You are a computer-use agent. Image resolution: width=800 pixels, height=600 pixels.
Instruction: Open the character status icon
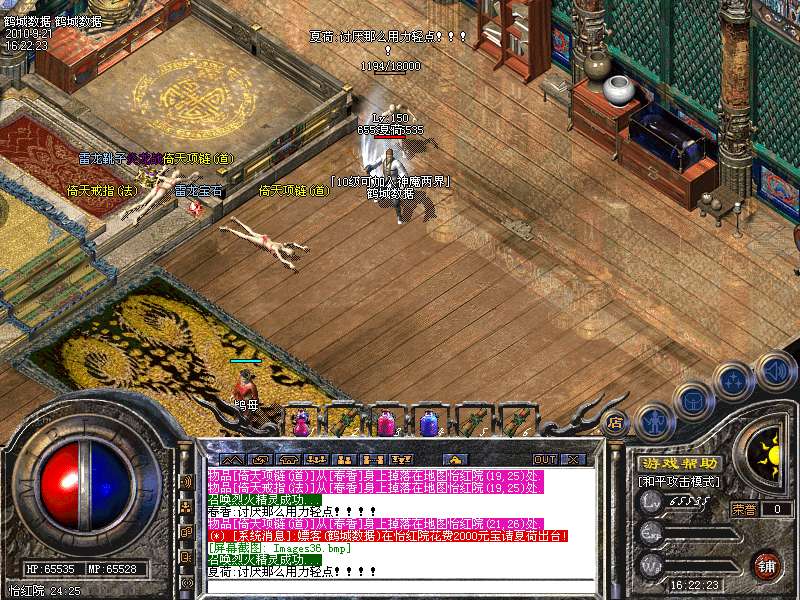[652, 421]
